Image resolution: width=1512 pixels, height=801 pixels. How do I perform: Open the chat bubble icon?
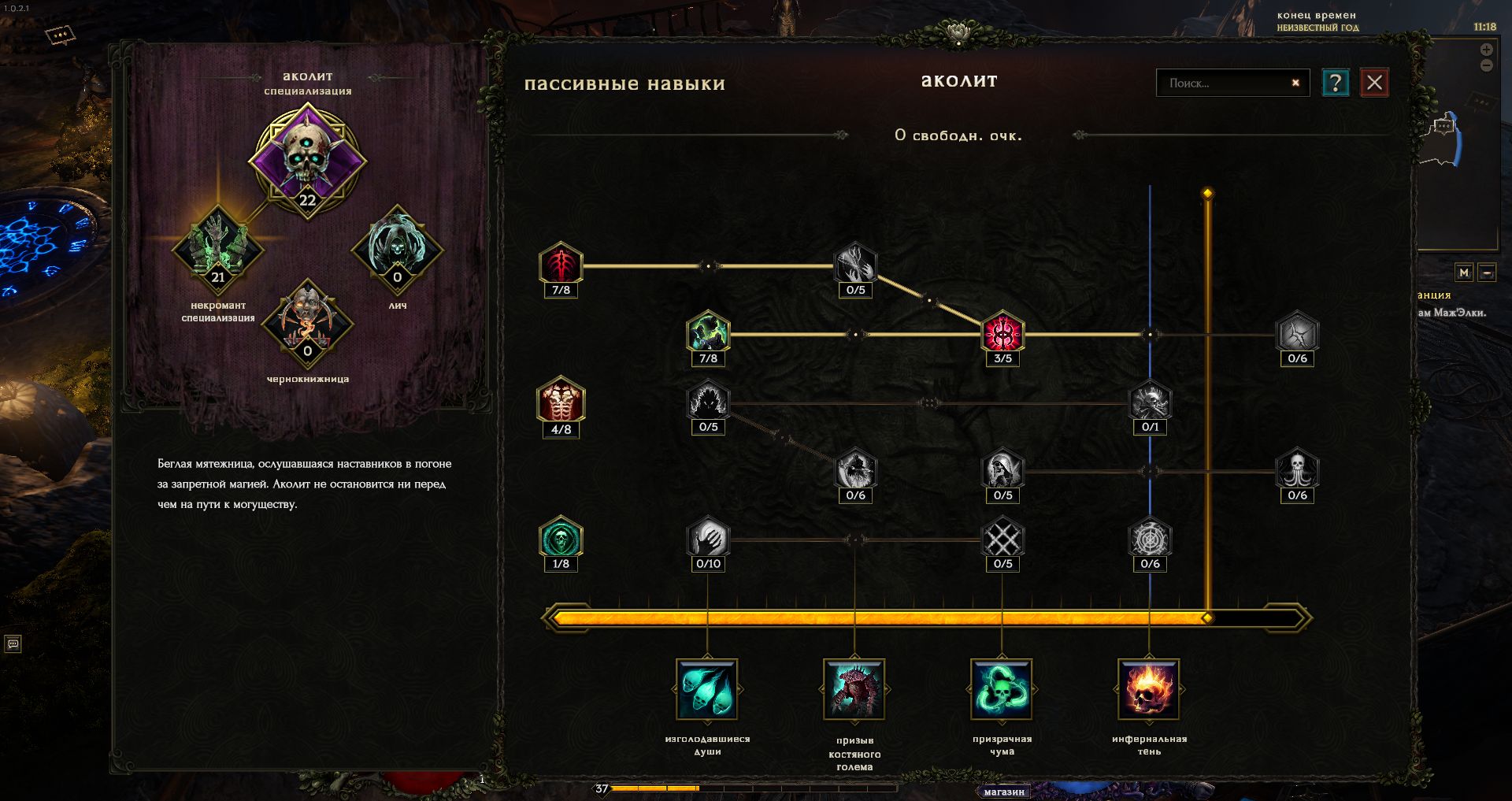click(x=13, y=644)
